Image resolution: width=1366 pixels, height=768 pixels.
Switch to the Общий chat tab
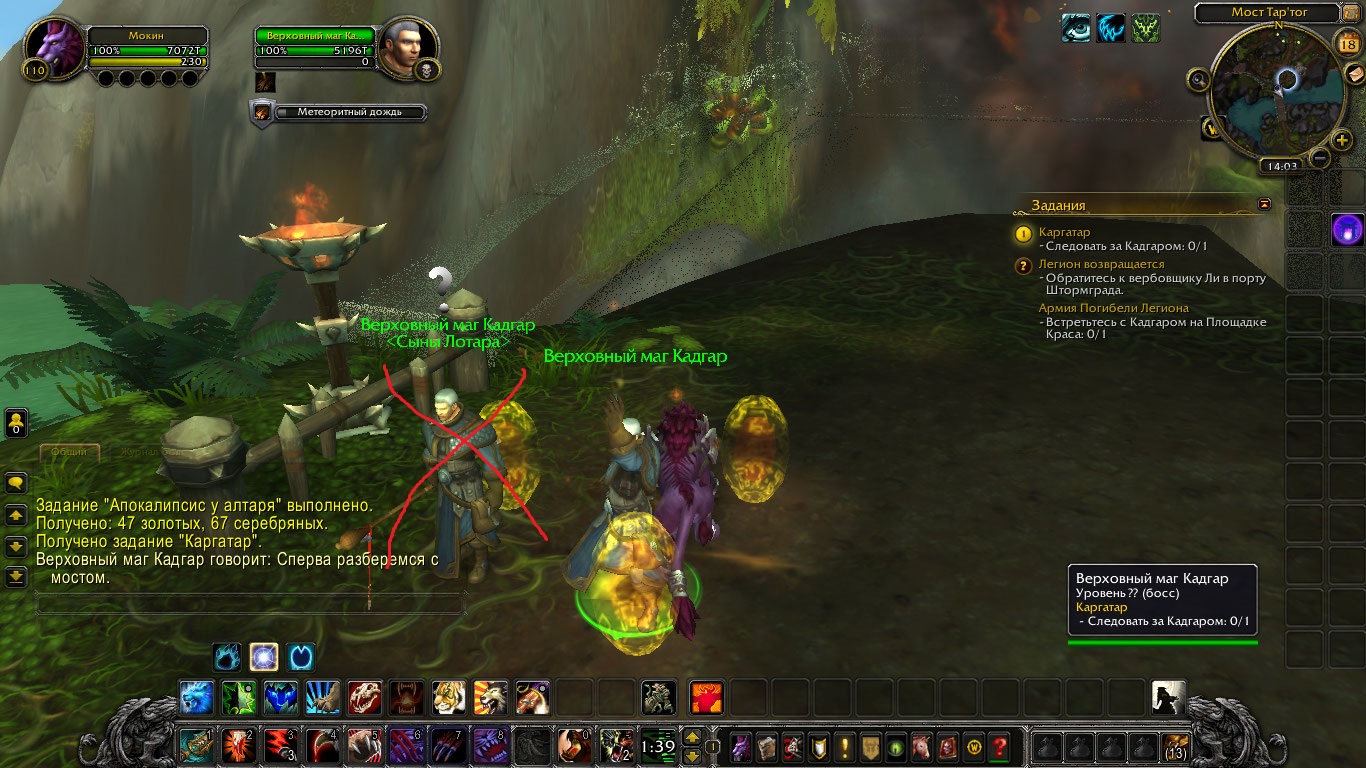pyautogui.click(x=69, y=452)
